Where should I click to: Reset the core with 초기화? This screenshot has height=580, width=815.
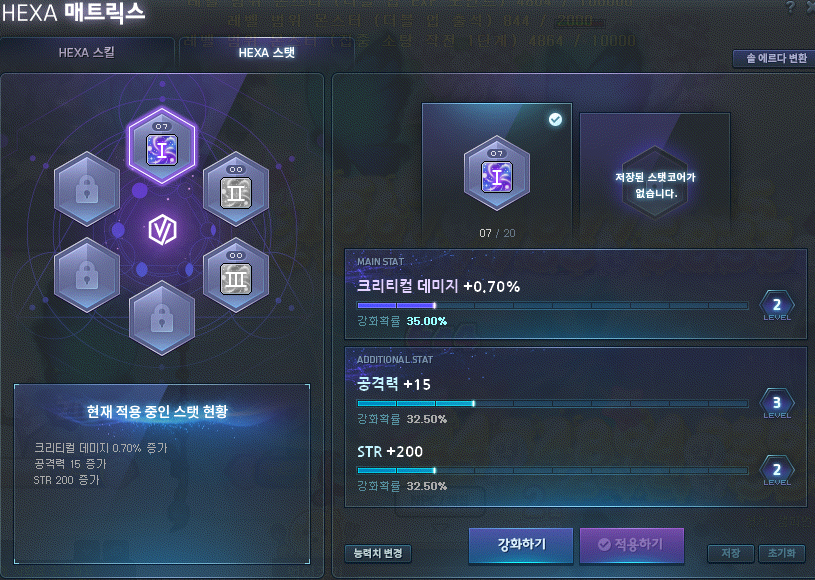781,553
